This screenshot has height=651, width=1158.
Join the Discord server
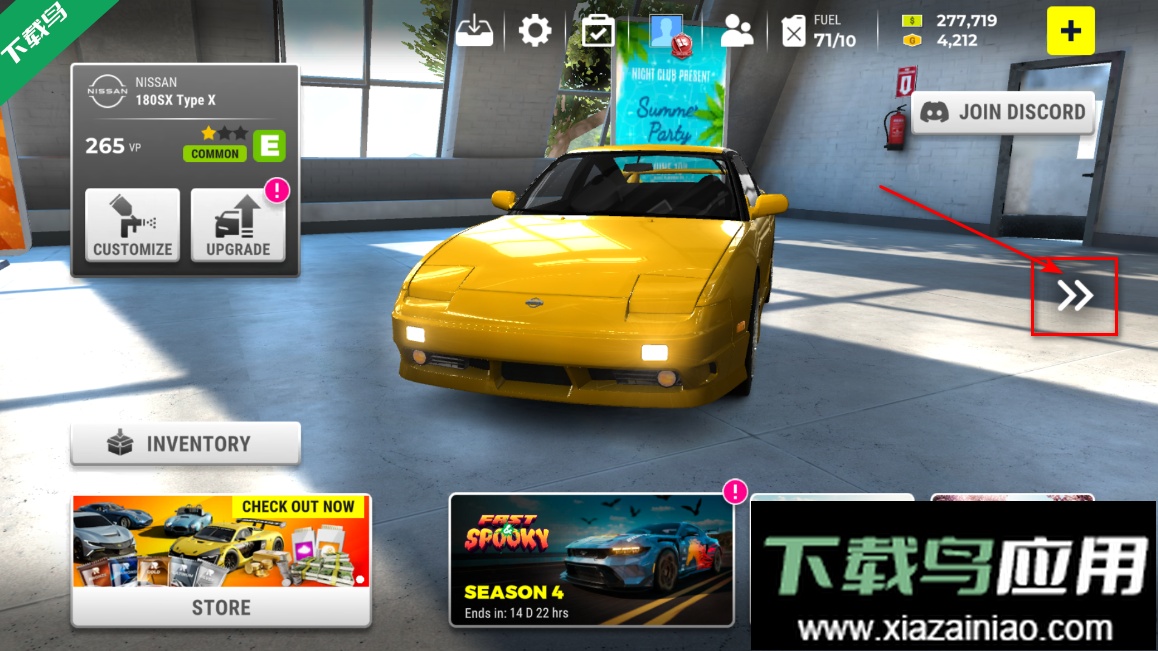click(1003, 112)
